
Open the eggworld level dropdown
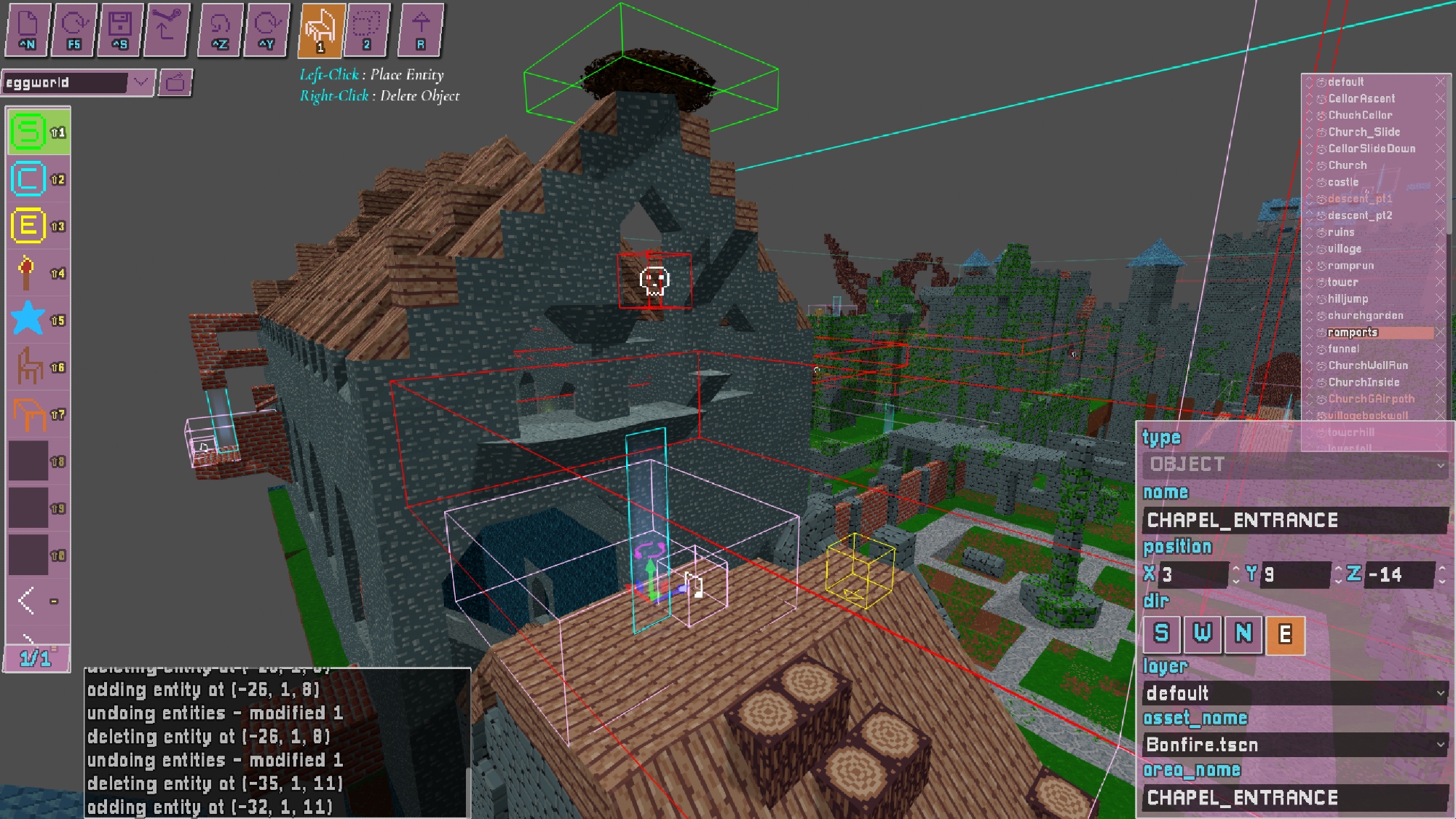(141, 82)
